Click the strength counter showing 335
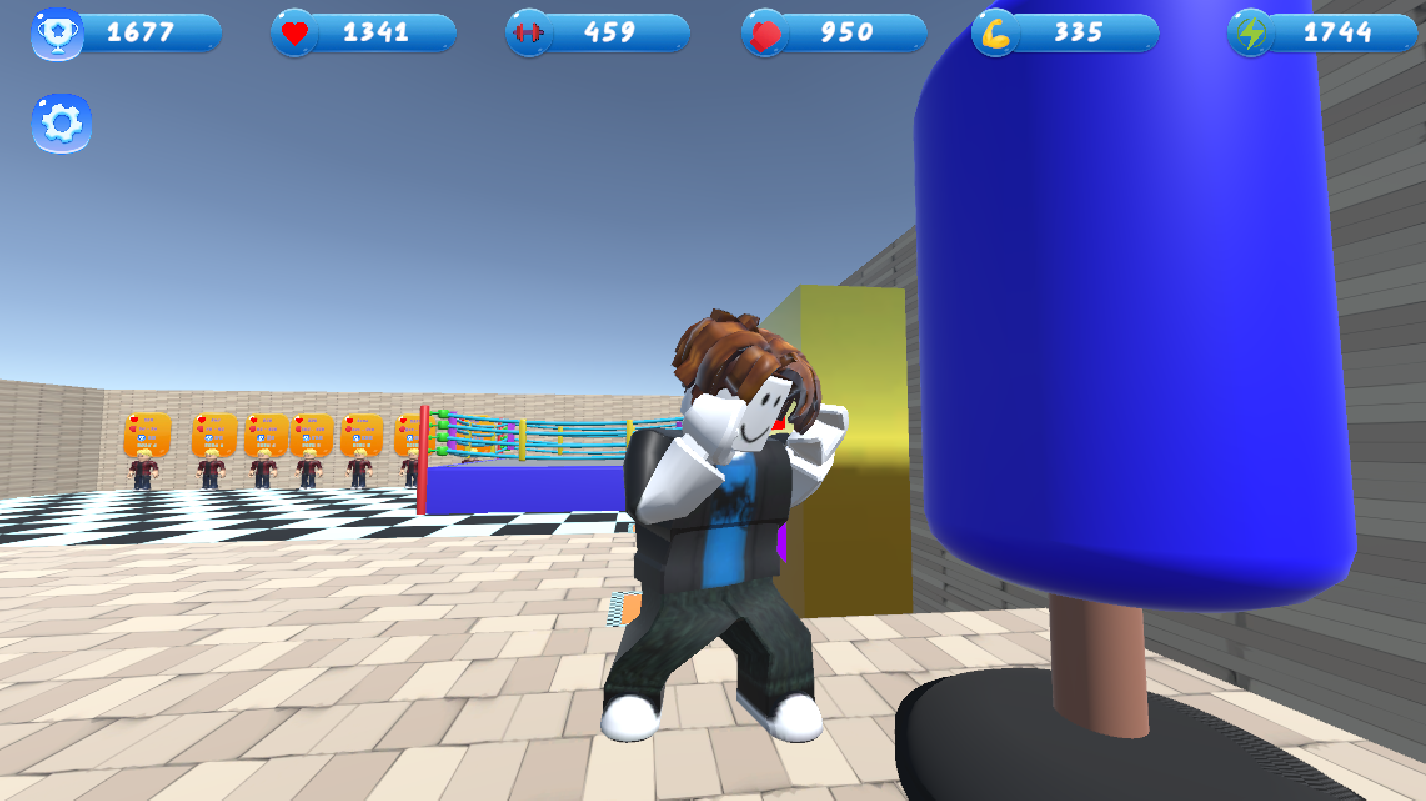Image resolution: width=1426 pixels, height=801 pixels. (1085, 32)
